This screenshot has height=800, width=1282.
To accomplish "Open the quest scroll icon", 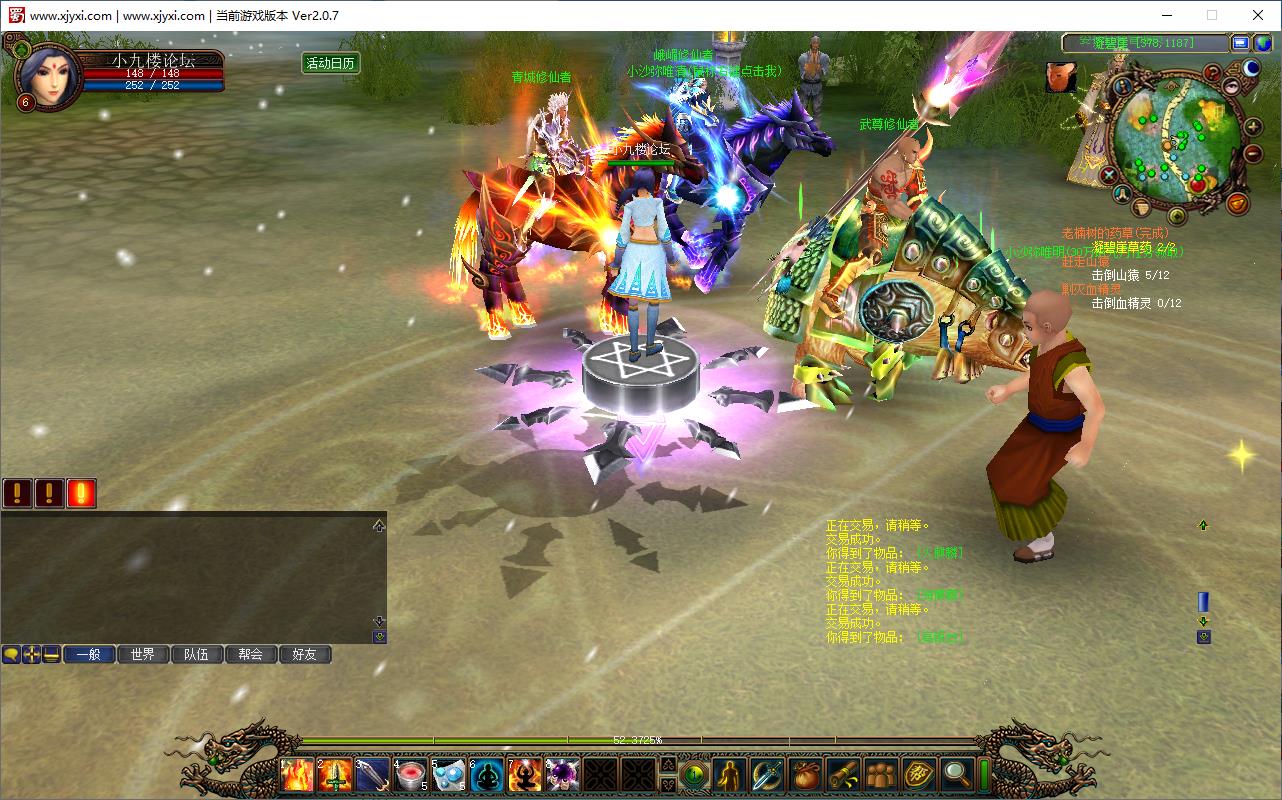I will pyautogui.click(x=844, y=775).
